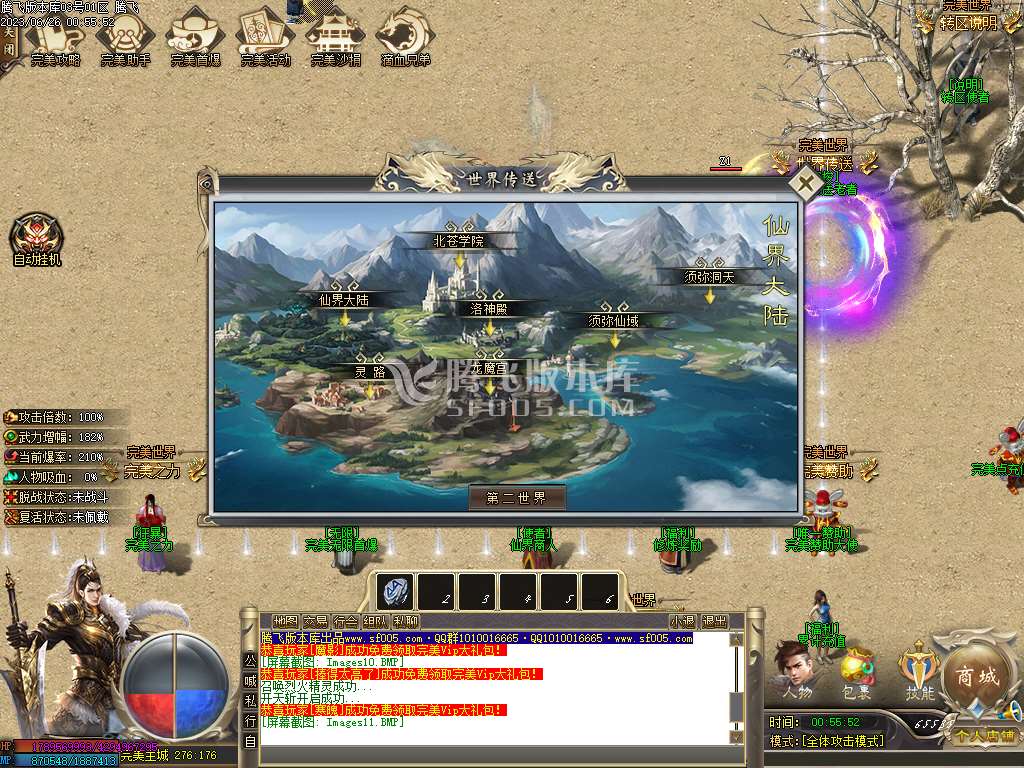Show the 完美活动 events panel

tap(265, 38)
